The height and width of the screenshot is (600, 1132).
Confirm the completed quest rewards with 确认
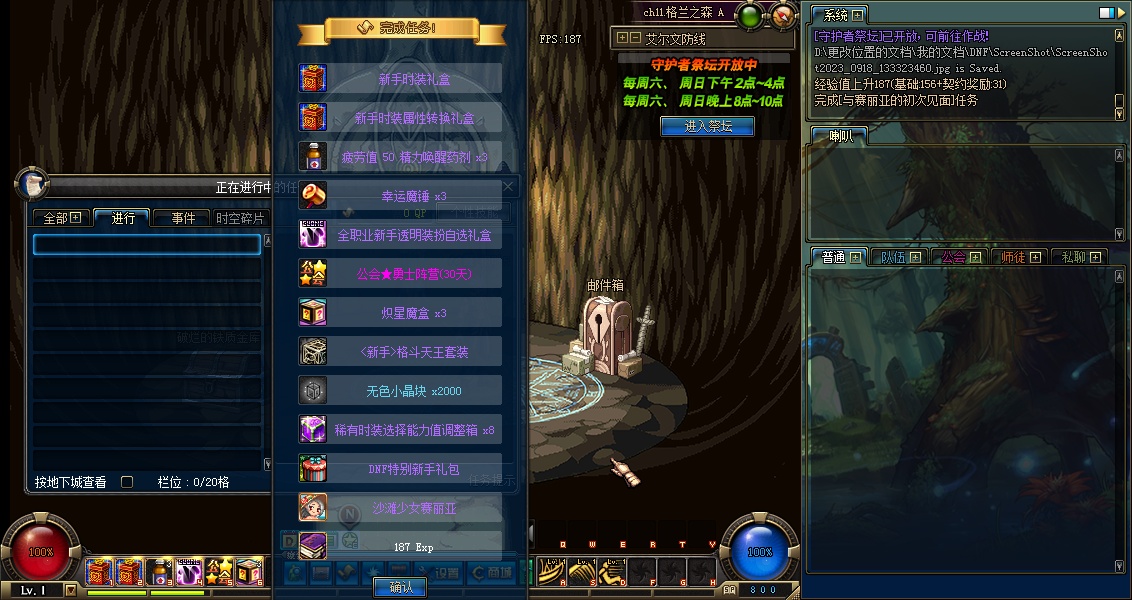tap(400, 587)
